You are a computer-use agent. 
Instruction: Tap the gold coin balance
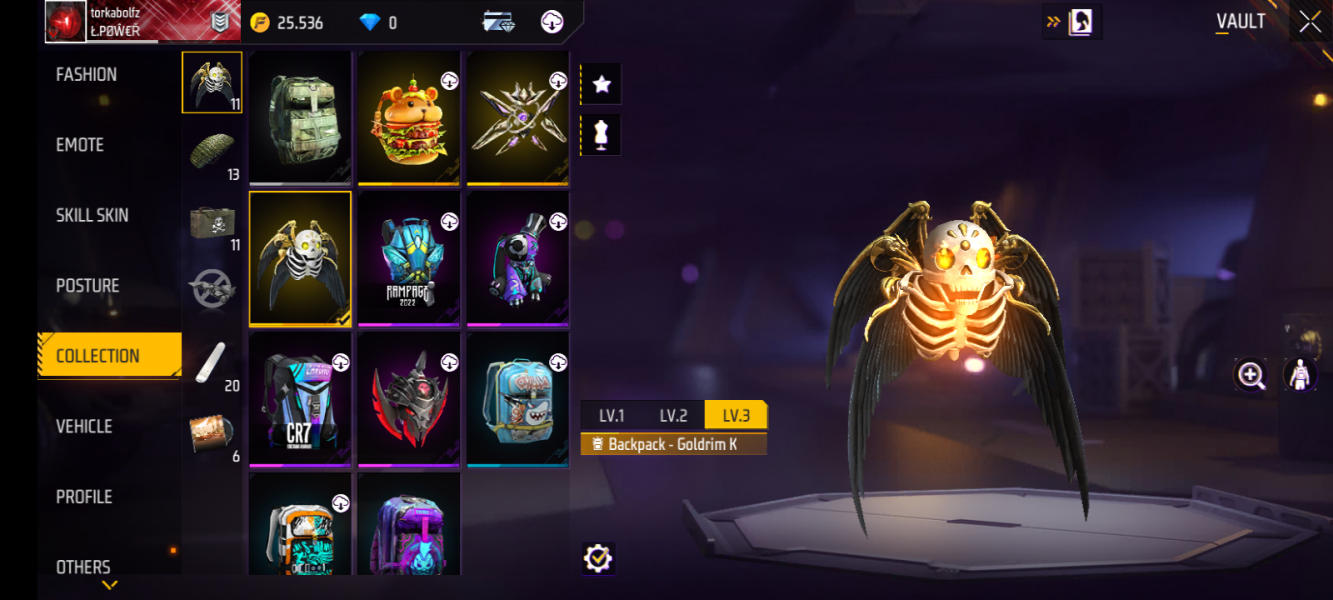point(288,22)
